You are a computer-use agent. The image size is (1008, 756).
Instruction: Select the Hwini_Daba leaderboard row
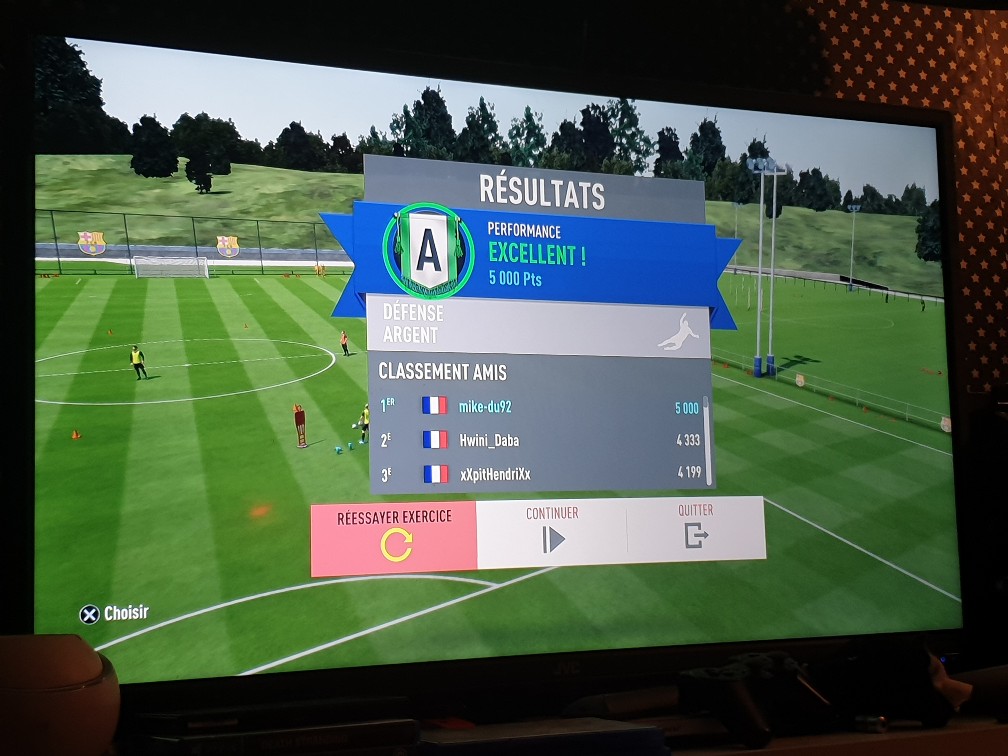point(540,440)
